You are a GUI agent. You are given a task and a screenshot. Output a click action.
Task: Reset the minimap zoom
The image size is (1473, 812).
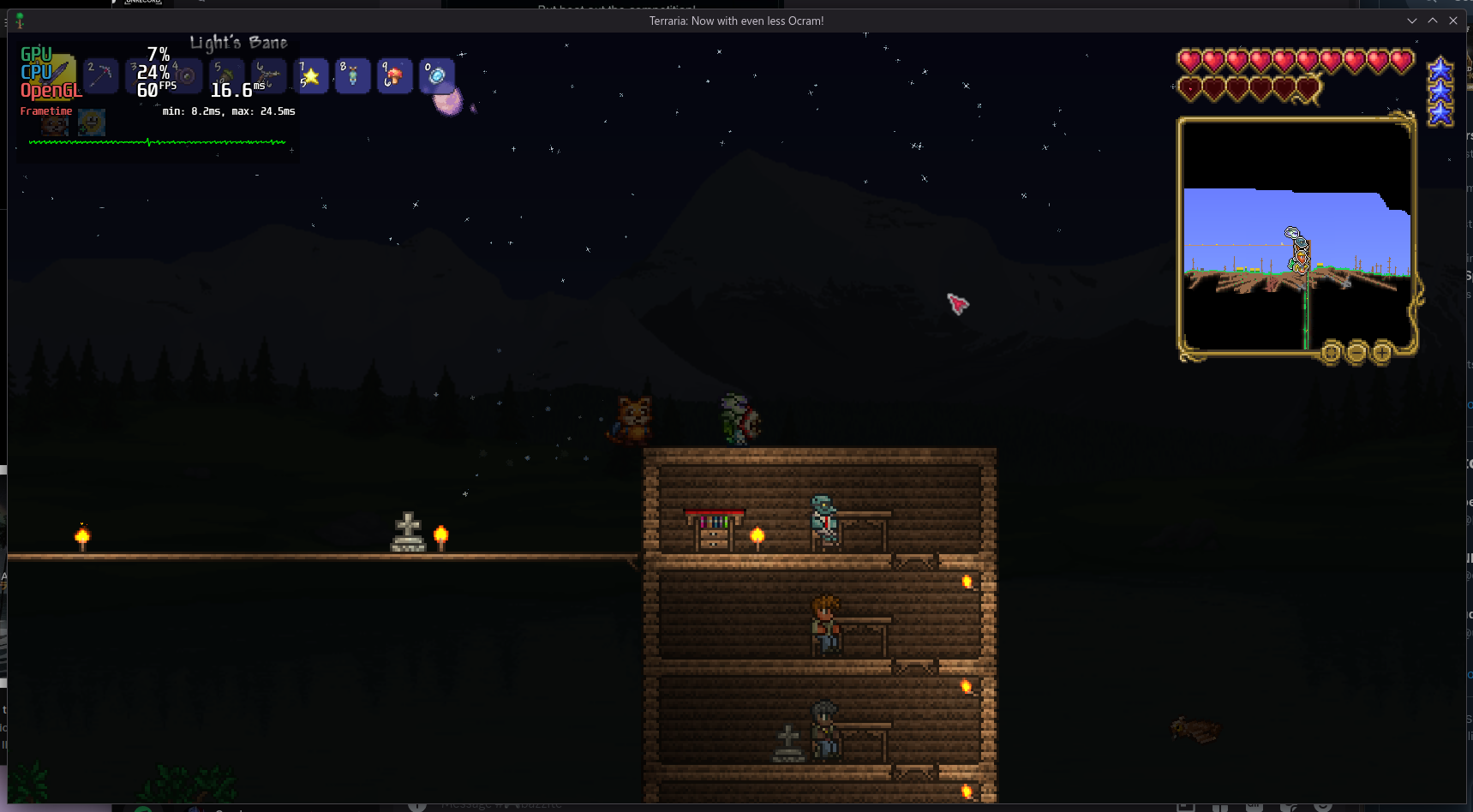click(1331, 352)
